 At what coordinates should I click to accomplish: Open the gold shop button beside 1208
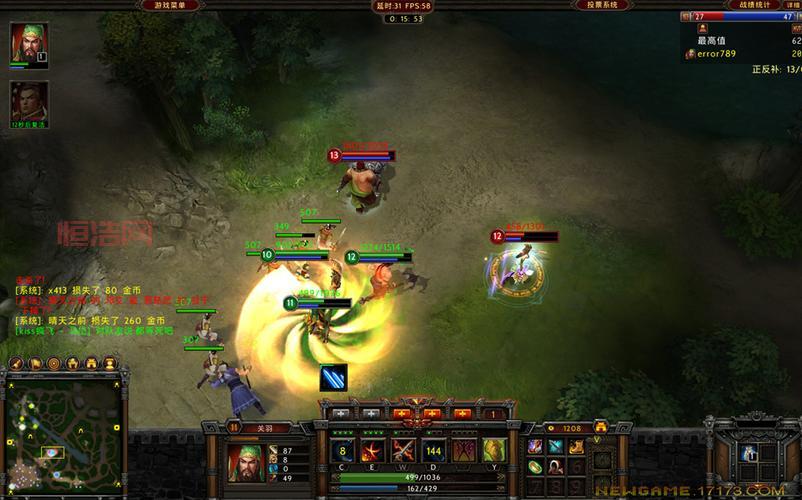[x=600, y=427]
